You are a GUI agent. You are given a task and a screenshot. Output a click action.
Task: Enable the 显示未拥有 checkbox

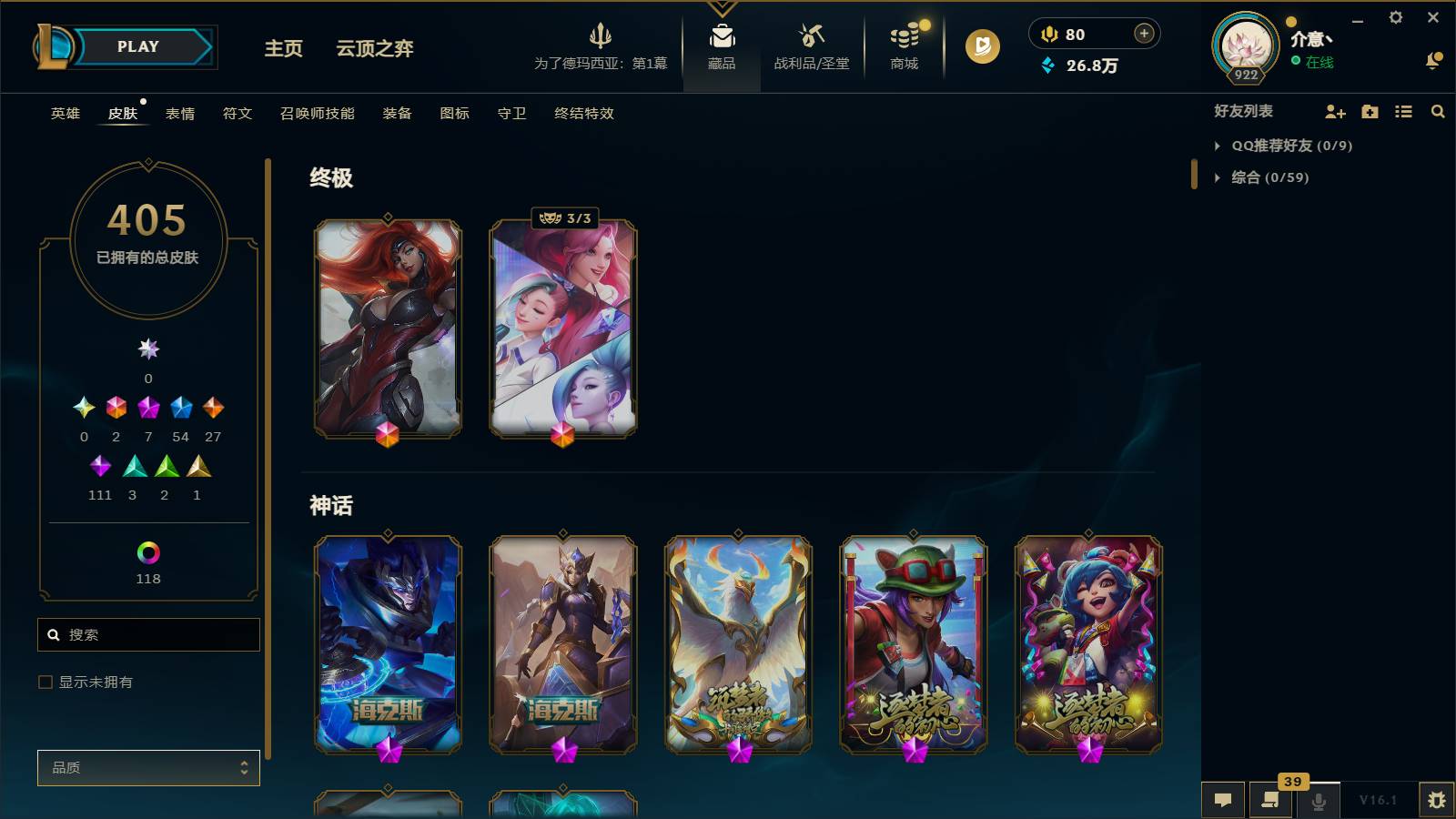click(44, 681)
